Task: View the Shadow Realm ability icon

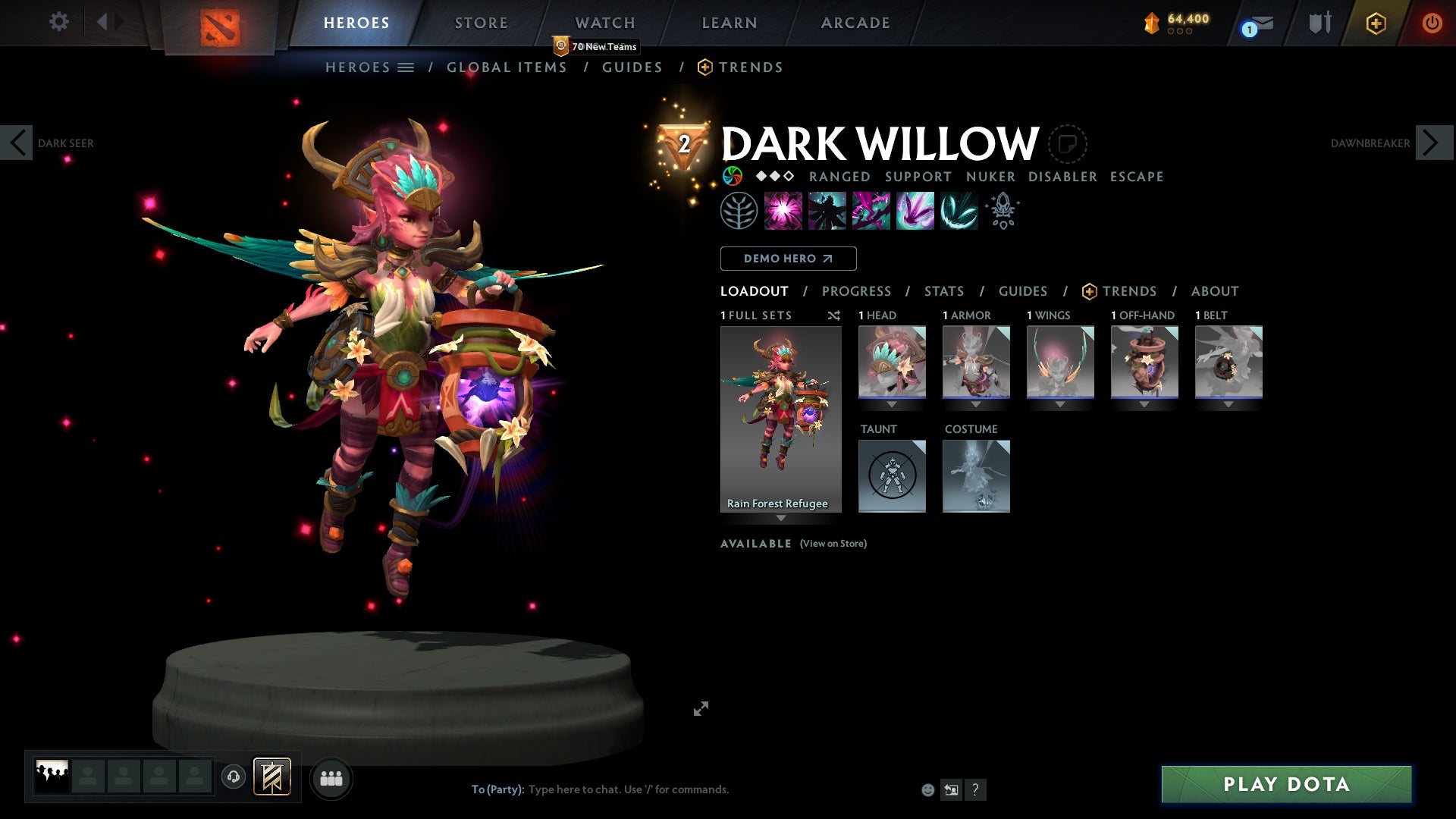Action: (828, 211)
